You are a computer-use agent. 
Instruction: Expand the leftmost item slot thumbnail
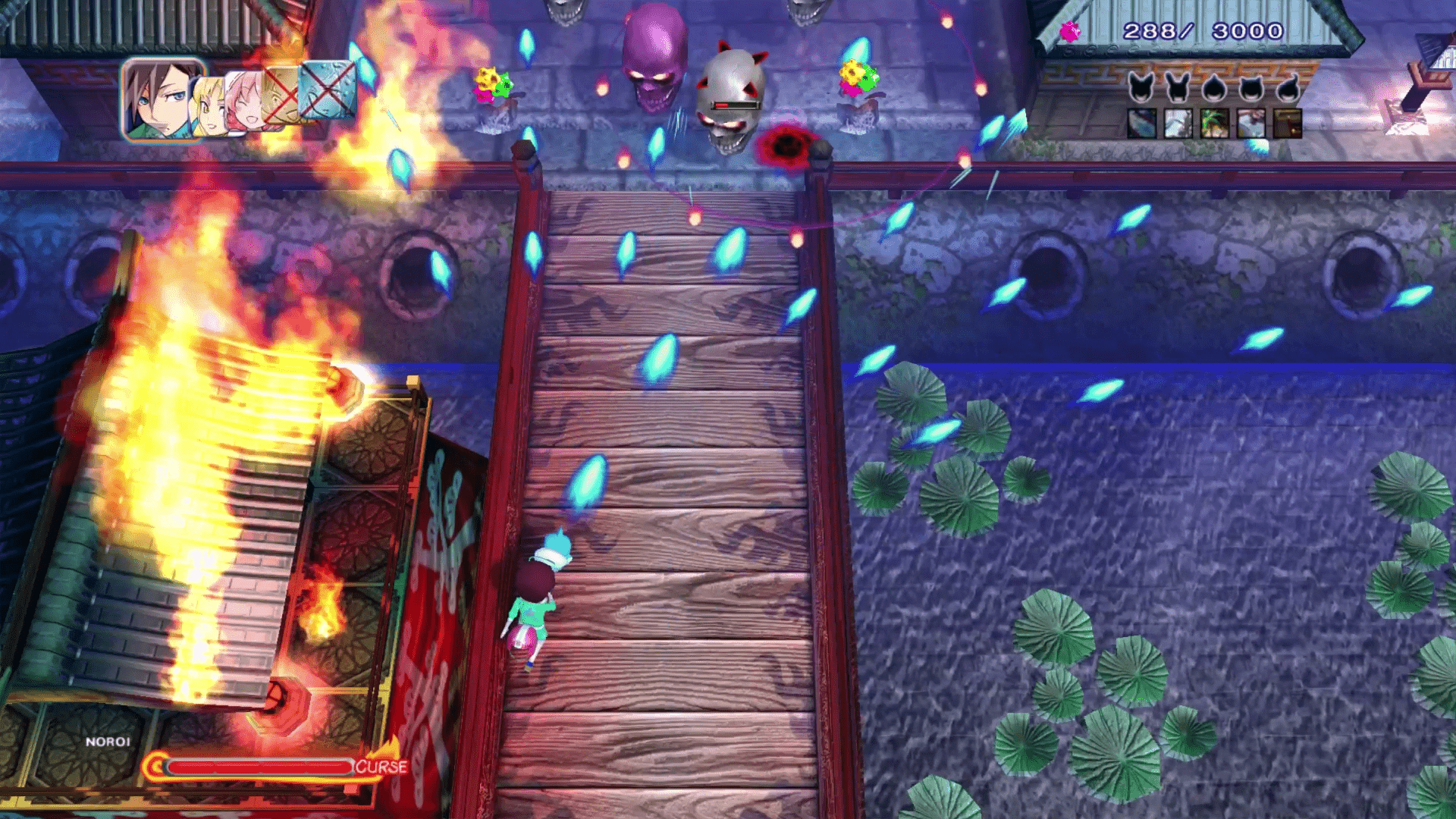[x=1141, y=124]
